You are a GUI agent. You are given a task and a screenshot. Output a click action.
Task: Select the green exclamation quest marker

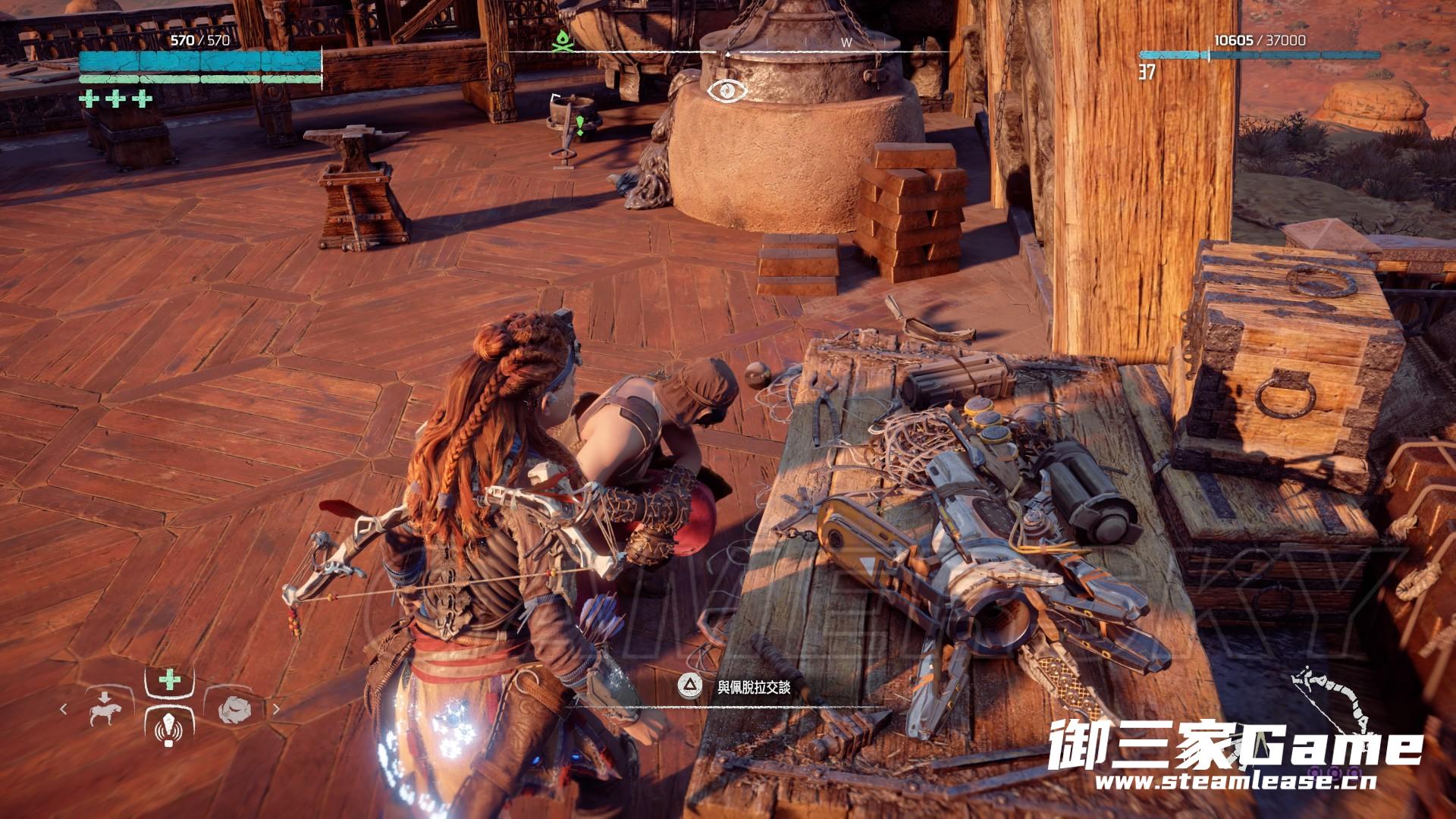point(580,125)
